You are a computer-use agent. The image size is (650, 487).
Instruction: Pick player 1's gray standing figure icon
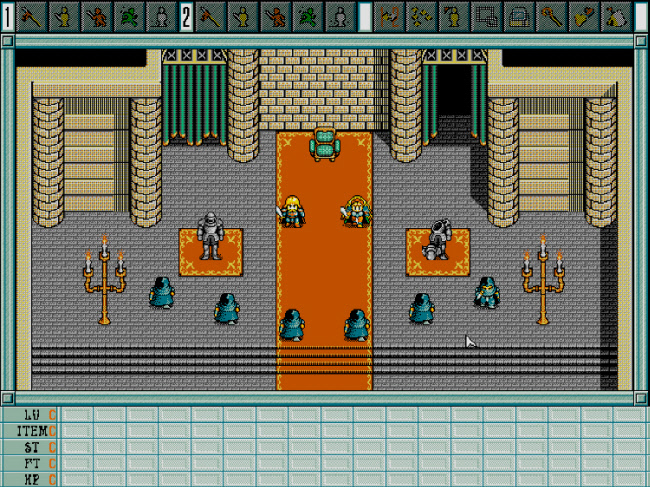click(x=161, y=16)
